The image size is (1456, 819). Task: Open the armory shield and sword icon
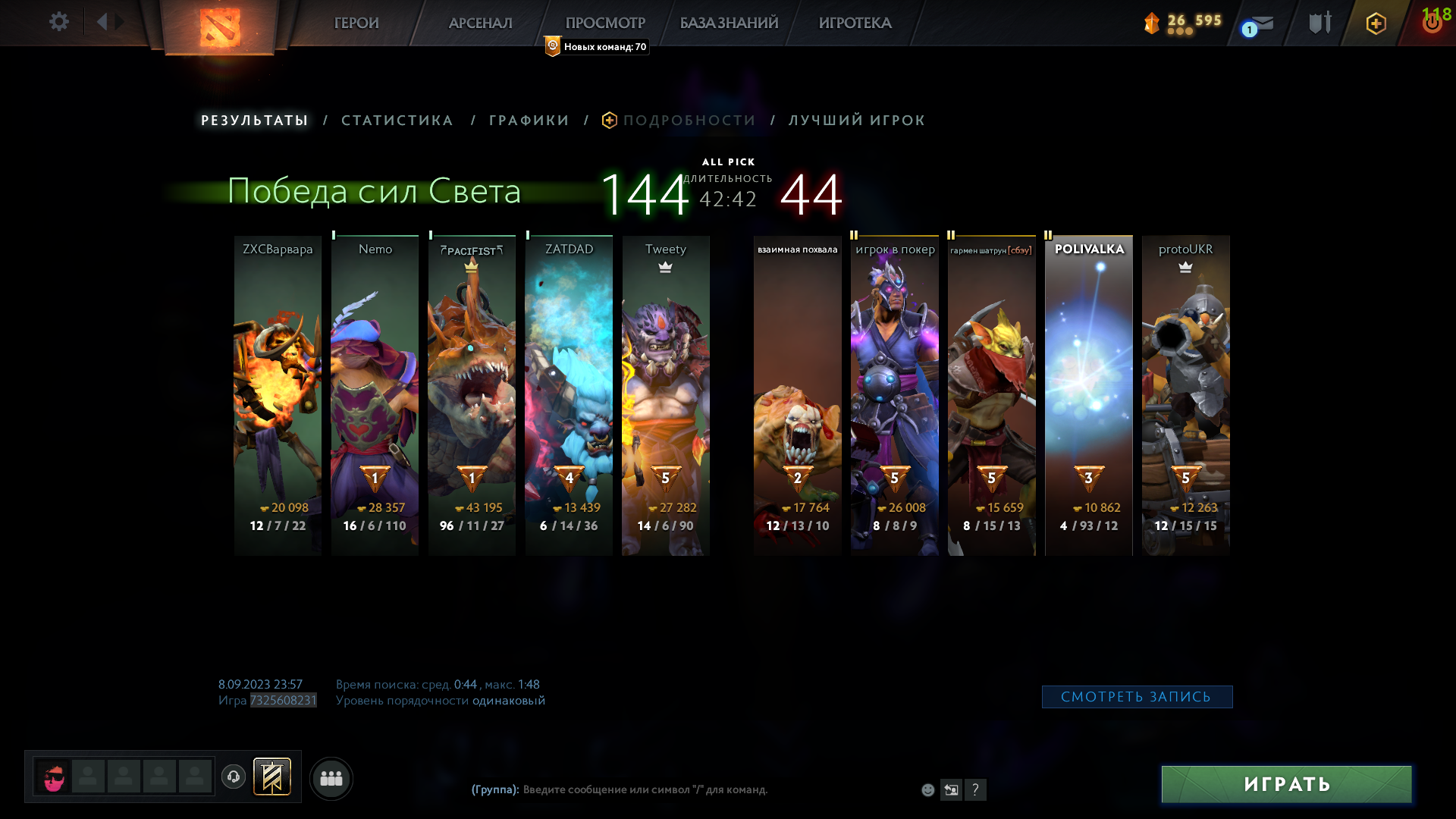click(x=1319, y=23)
